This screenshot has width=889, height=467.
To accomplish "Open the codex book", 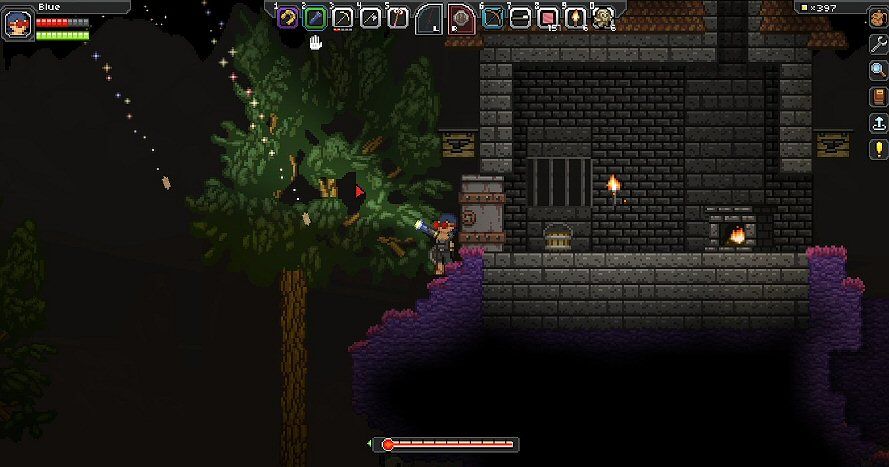I will click(x=878, y=97).
